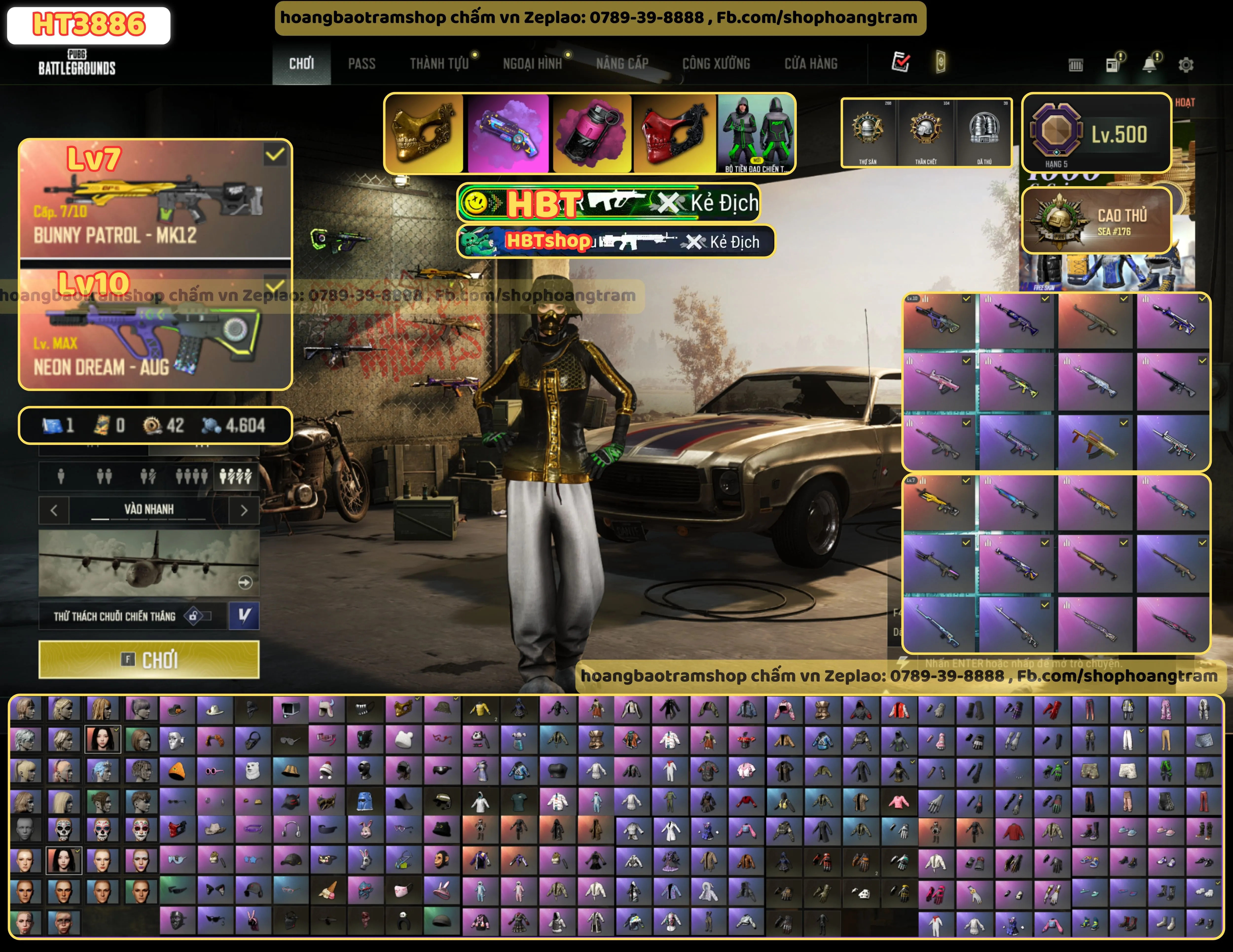Select the Neon Dream - AUG skin card
Image resolution: width=1233 pixels, height=952 pixels.
click(155, 330)
